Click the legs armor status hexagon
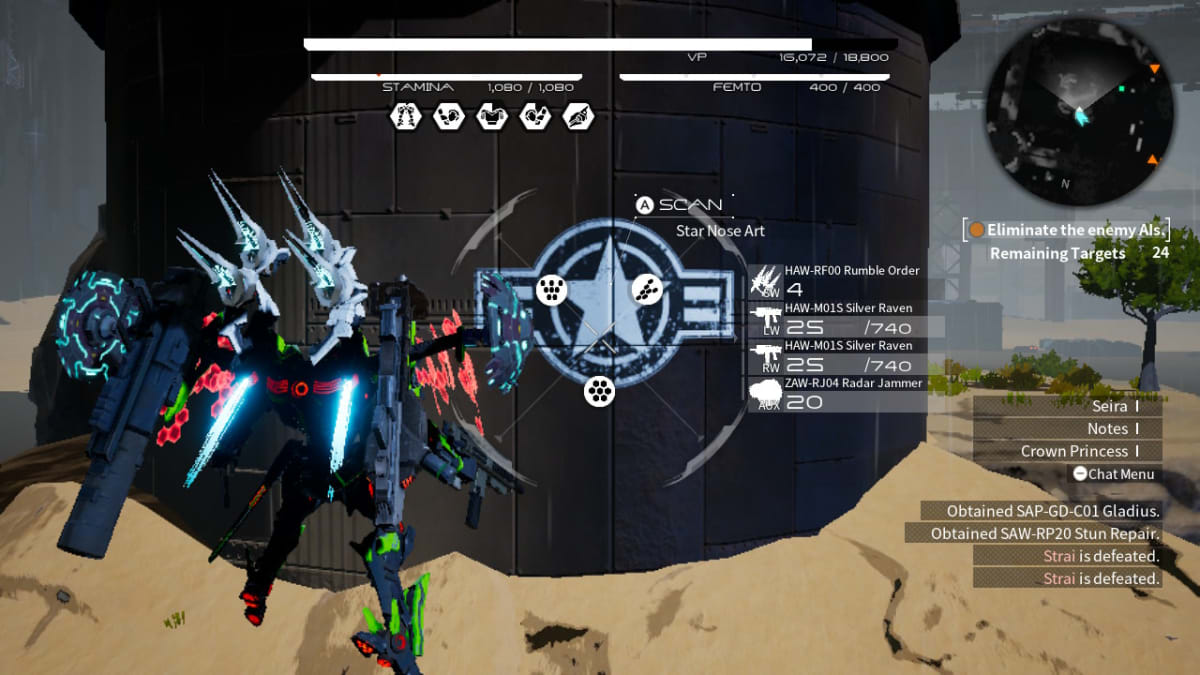Image resolution: width=1200 pixels, height=675 pixels. pos(404,117)
